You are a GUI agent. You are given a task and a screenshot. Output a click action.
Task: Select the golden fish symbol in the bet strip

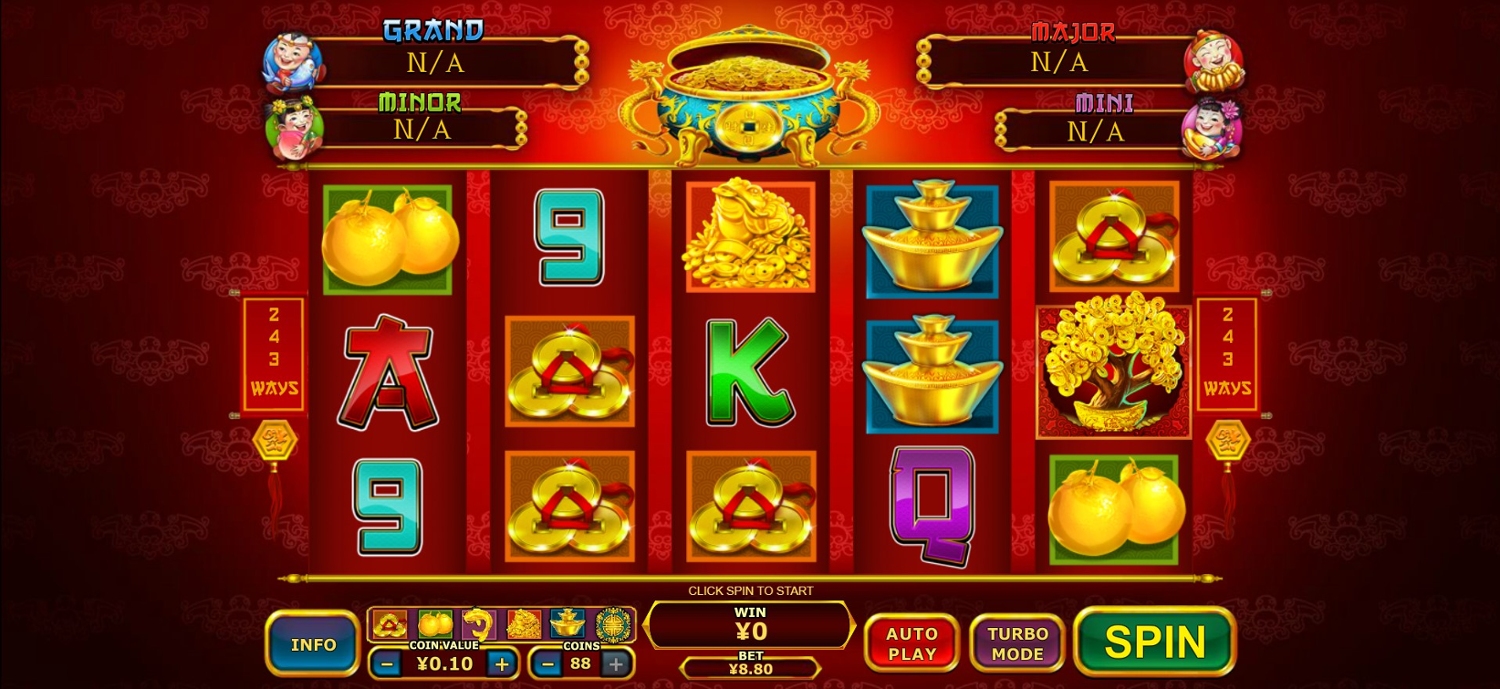tap(479, 624)
